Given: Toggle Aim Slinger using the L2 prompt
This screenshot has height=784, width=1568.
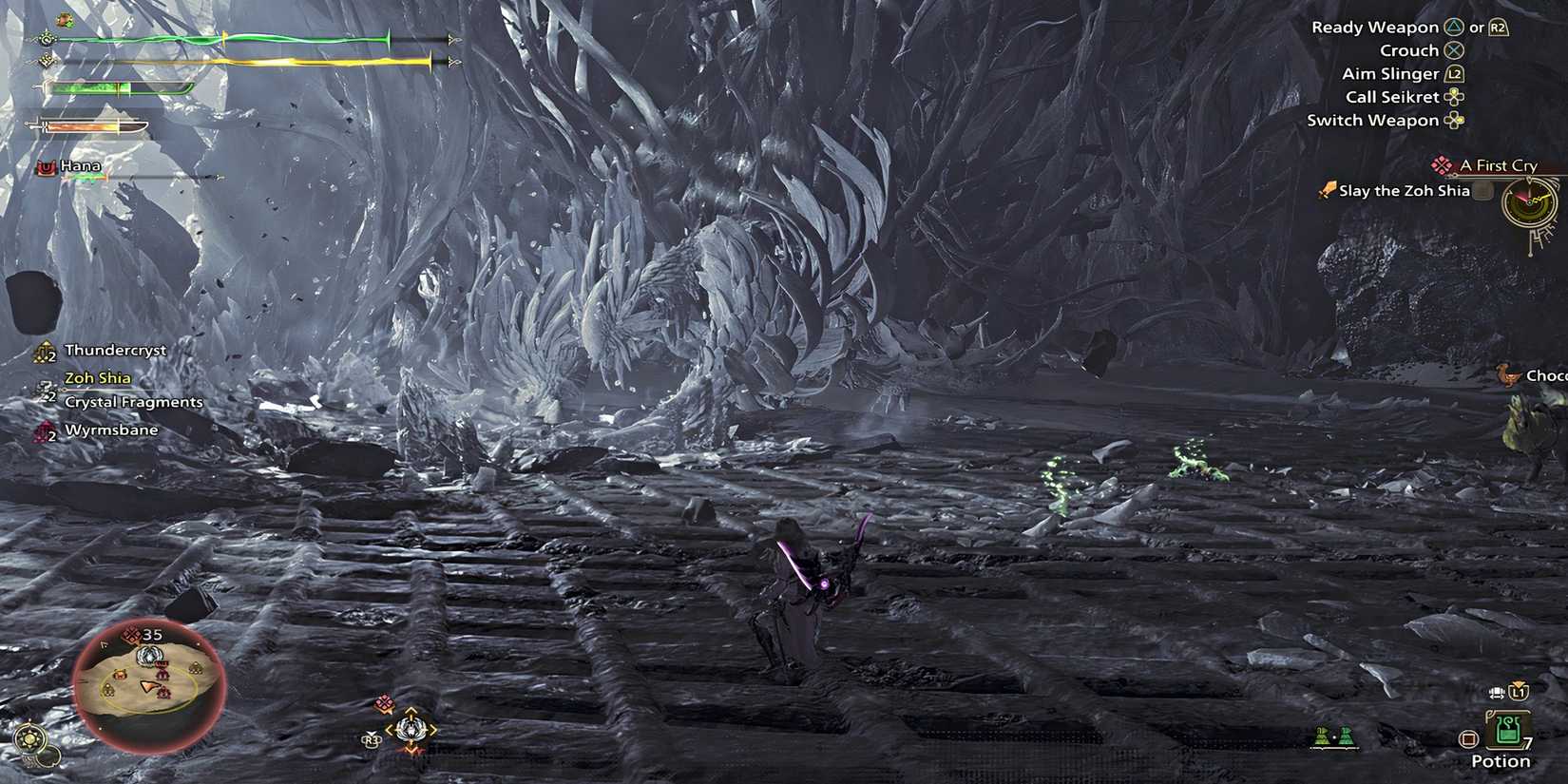Looking at the screenshot, I should click(x=1455, y=73).
